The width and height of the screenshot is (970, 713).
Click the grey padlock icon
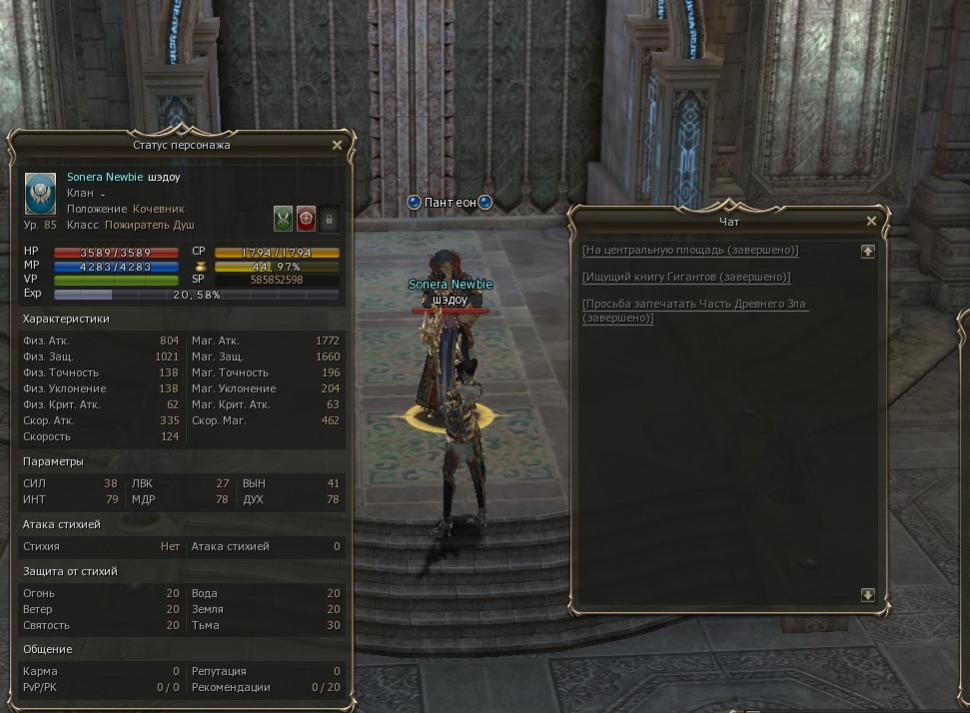point(329,218)
